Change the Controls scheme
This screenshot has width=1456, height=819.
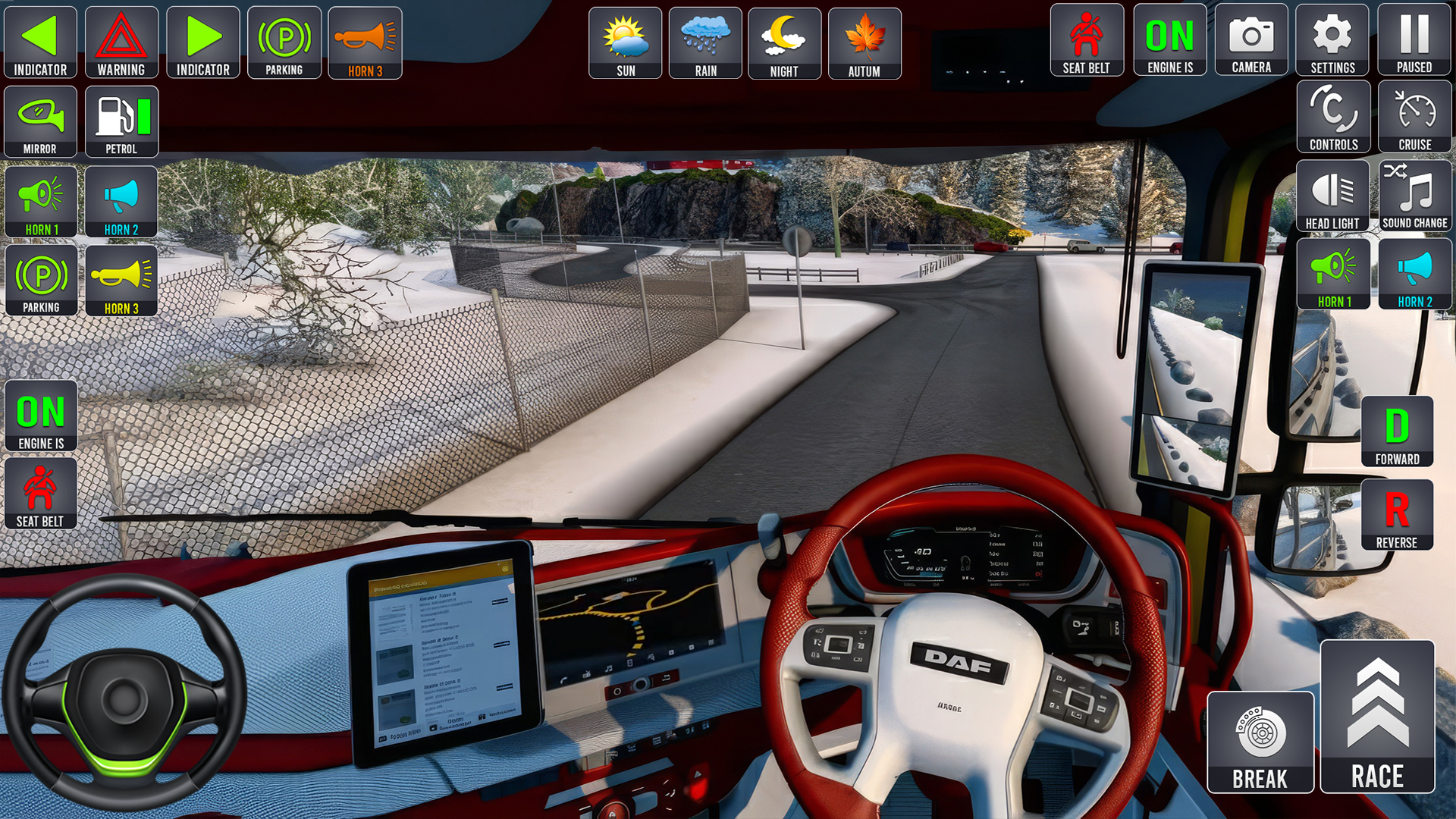click(x=1333, y=118)
